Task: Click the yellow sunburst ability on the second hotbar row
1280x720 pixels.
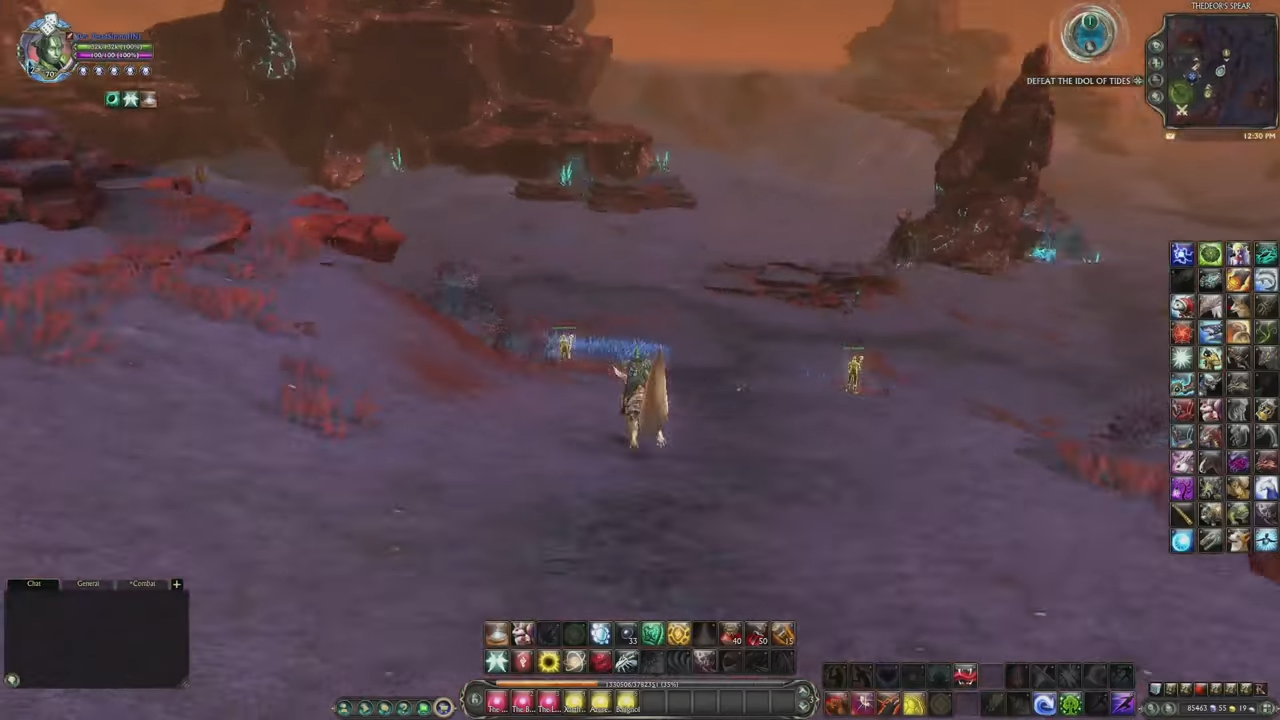Action: pyautogui.click(x=549, y=661)
